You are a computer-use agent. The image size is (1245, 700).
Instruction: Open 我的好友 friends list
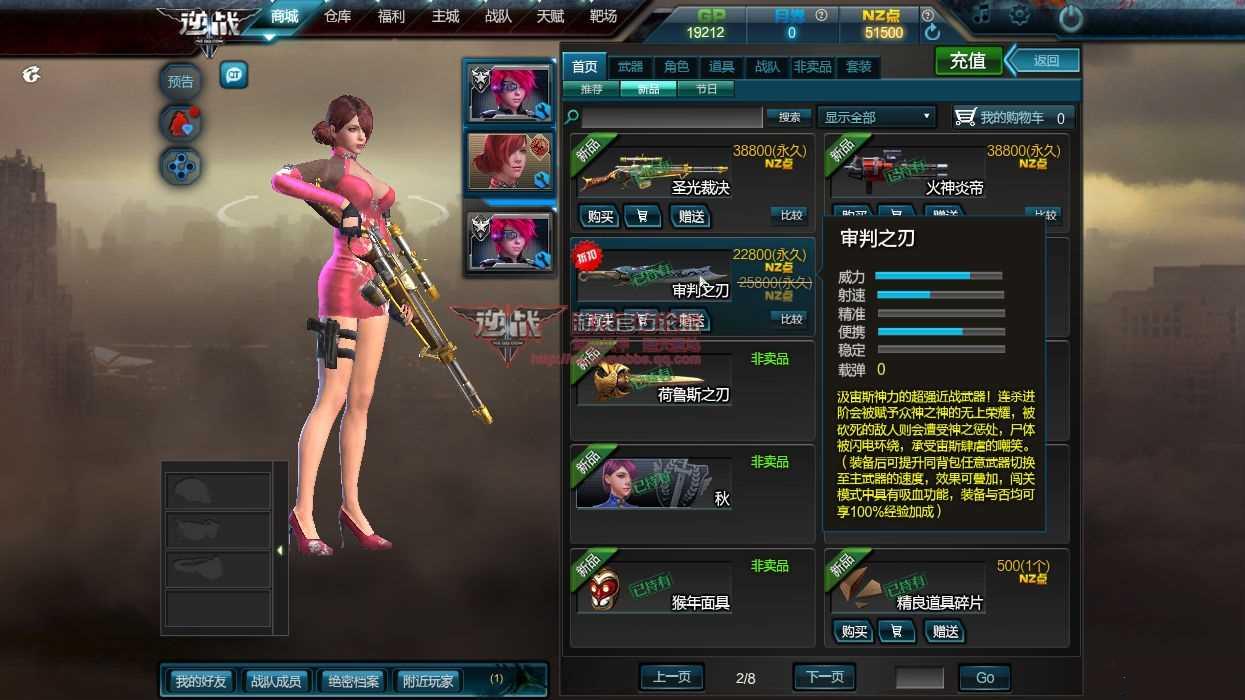pyautogui.click(x=201, y=681)
